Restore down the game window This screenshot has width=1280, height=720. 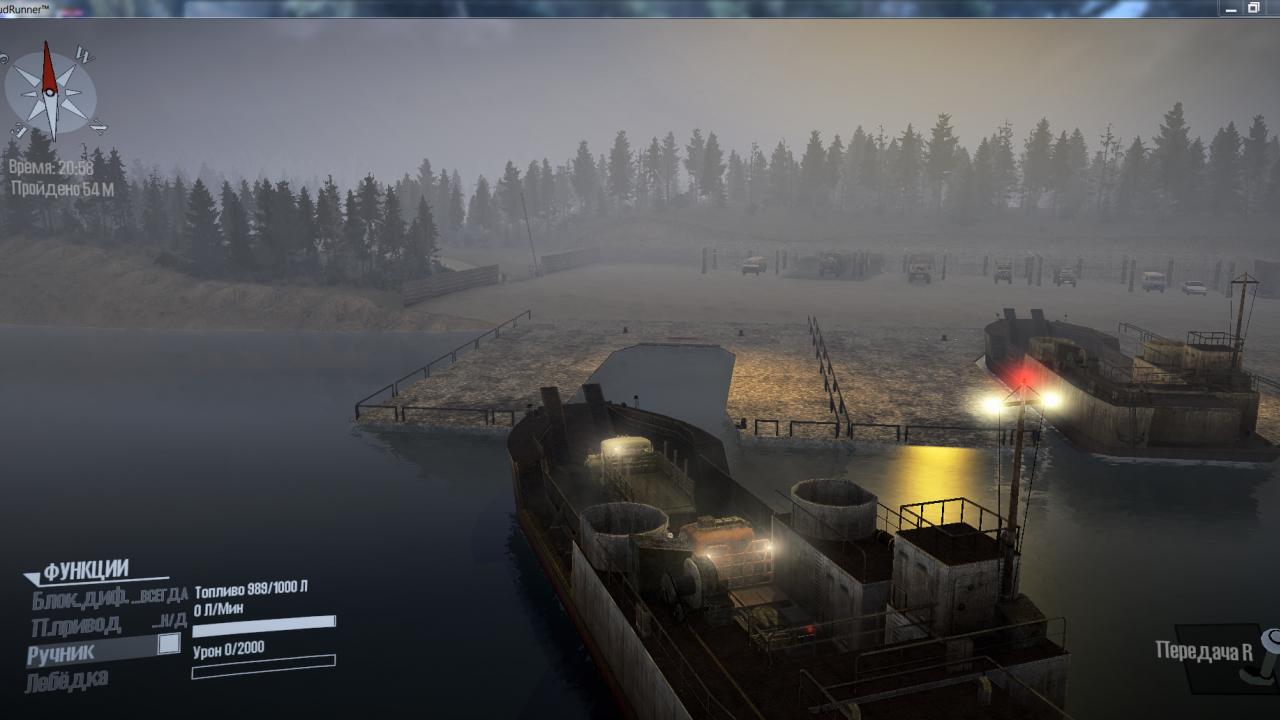(1254, 7)
